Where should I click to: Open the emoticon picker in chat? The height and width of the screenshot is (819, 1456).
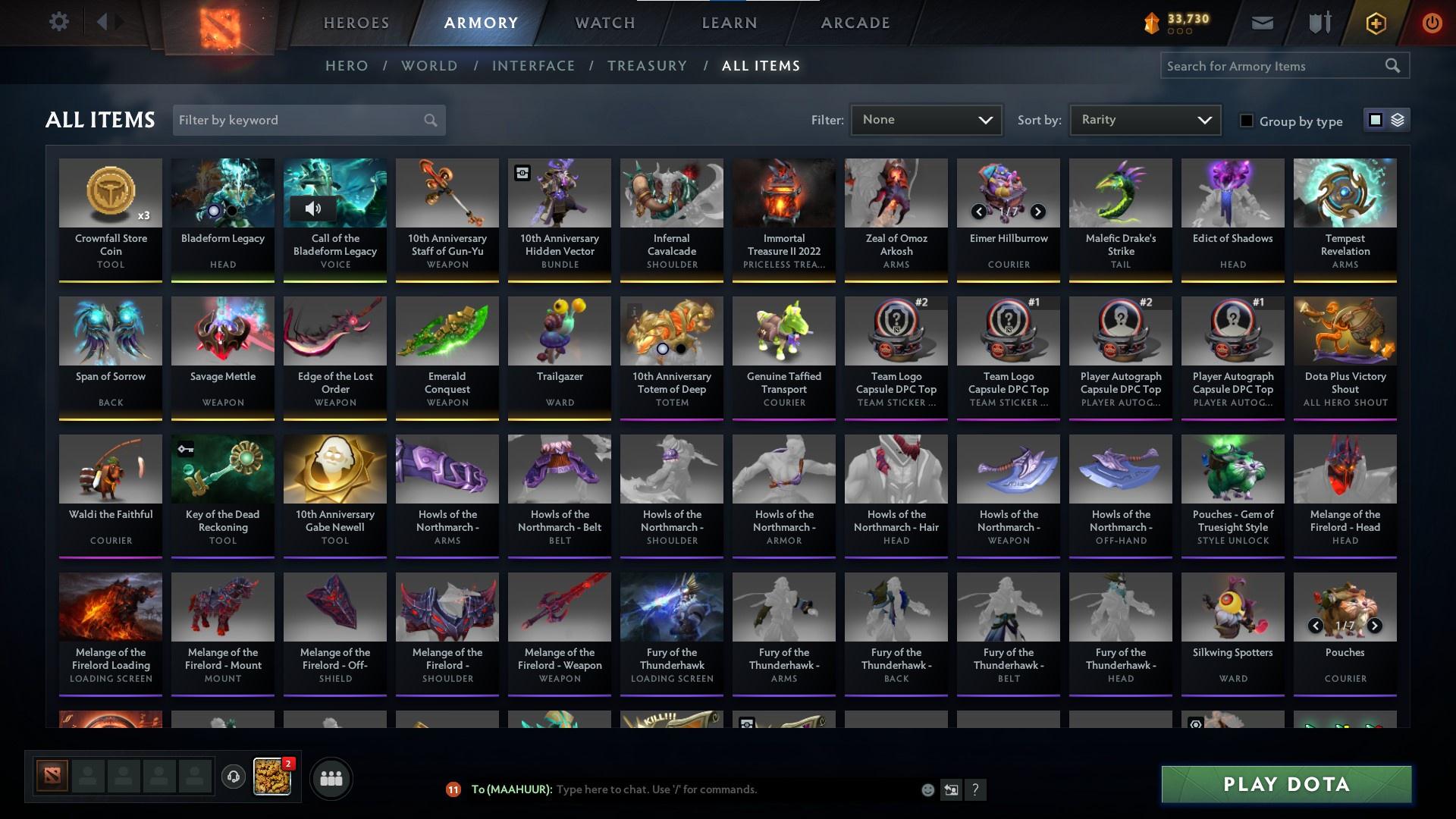tap(927, 789)
